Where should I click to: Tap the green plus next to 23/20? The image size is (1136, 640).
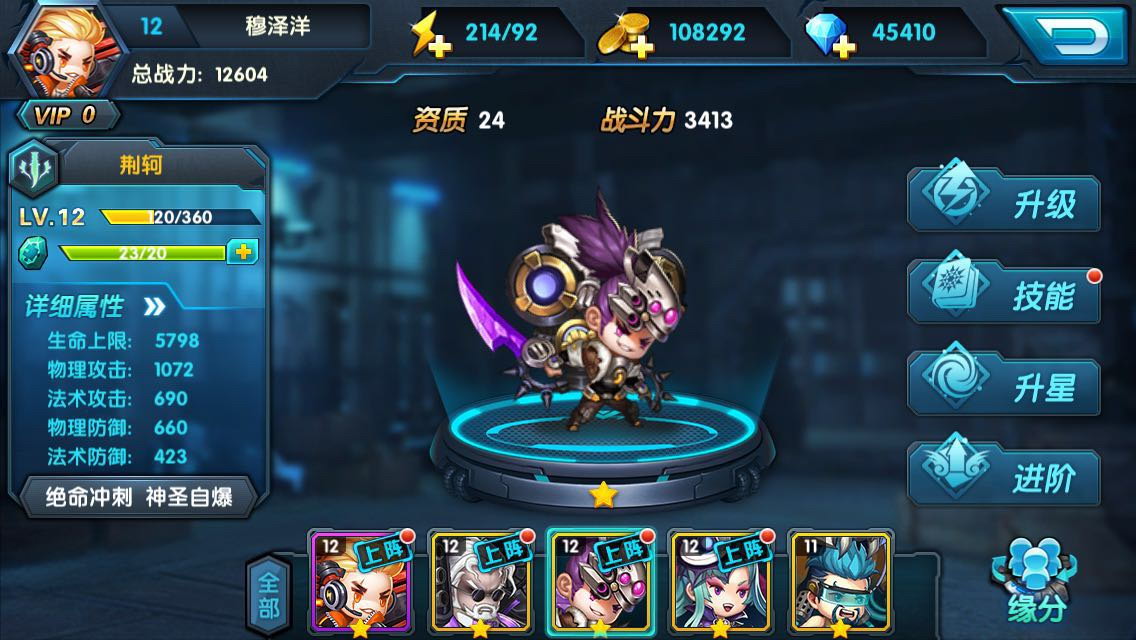(242, 252)
